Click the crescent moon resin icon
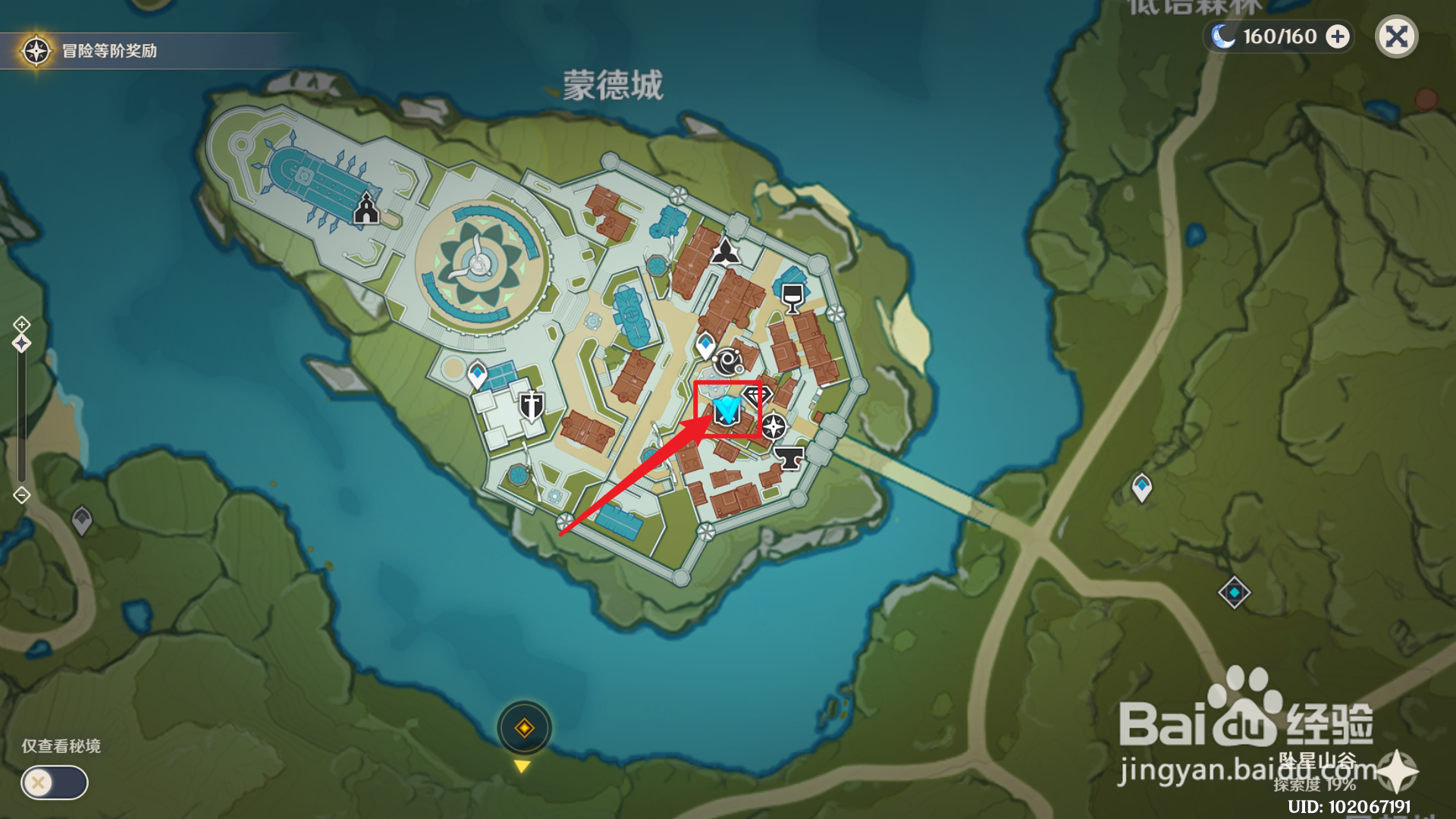The width and height of the screenshot is (1456, 819). click(1222, 36)
